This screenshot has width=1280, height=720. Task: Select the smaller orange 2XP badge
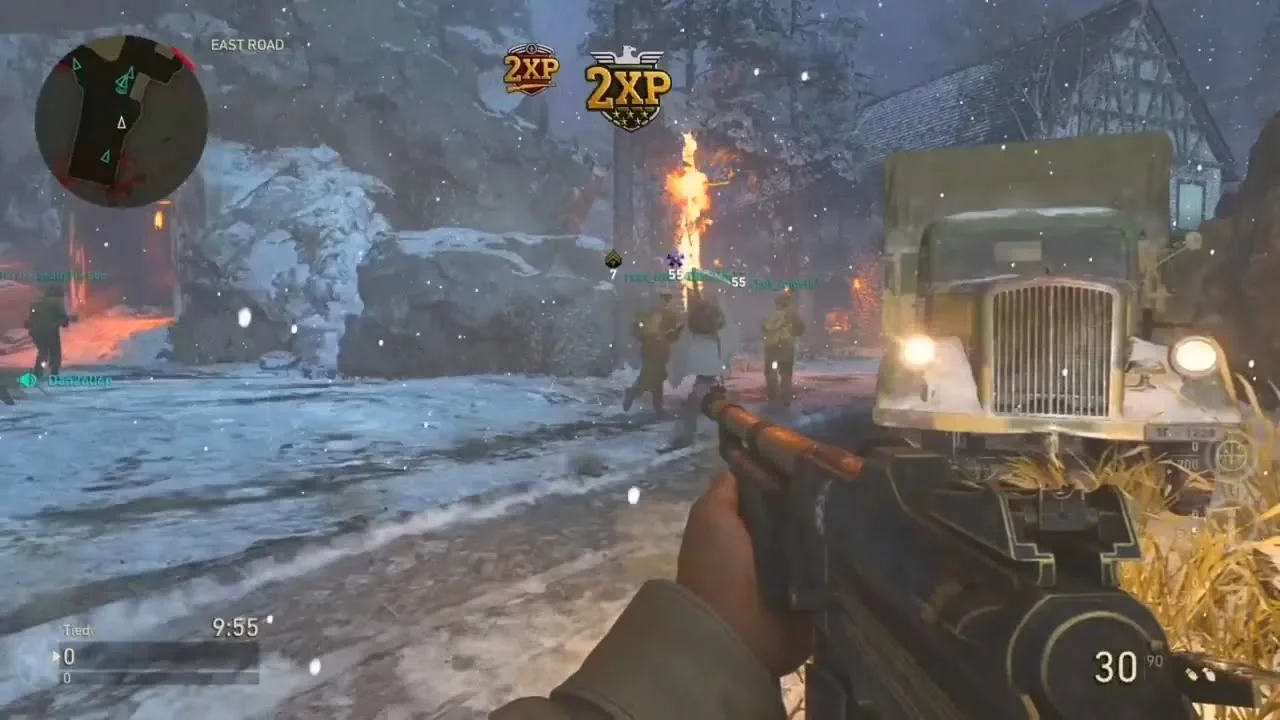click(x=531, y=70)
